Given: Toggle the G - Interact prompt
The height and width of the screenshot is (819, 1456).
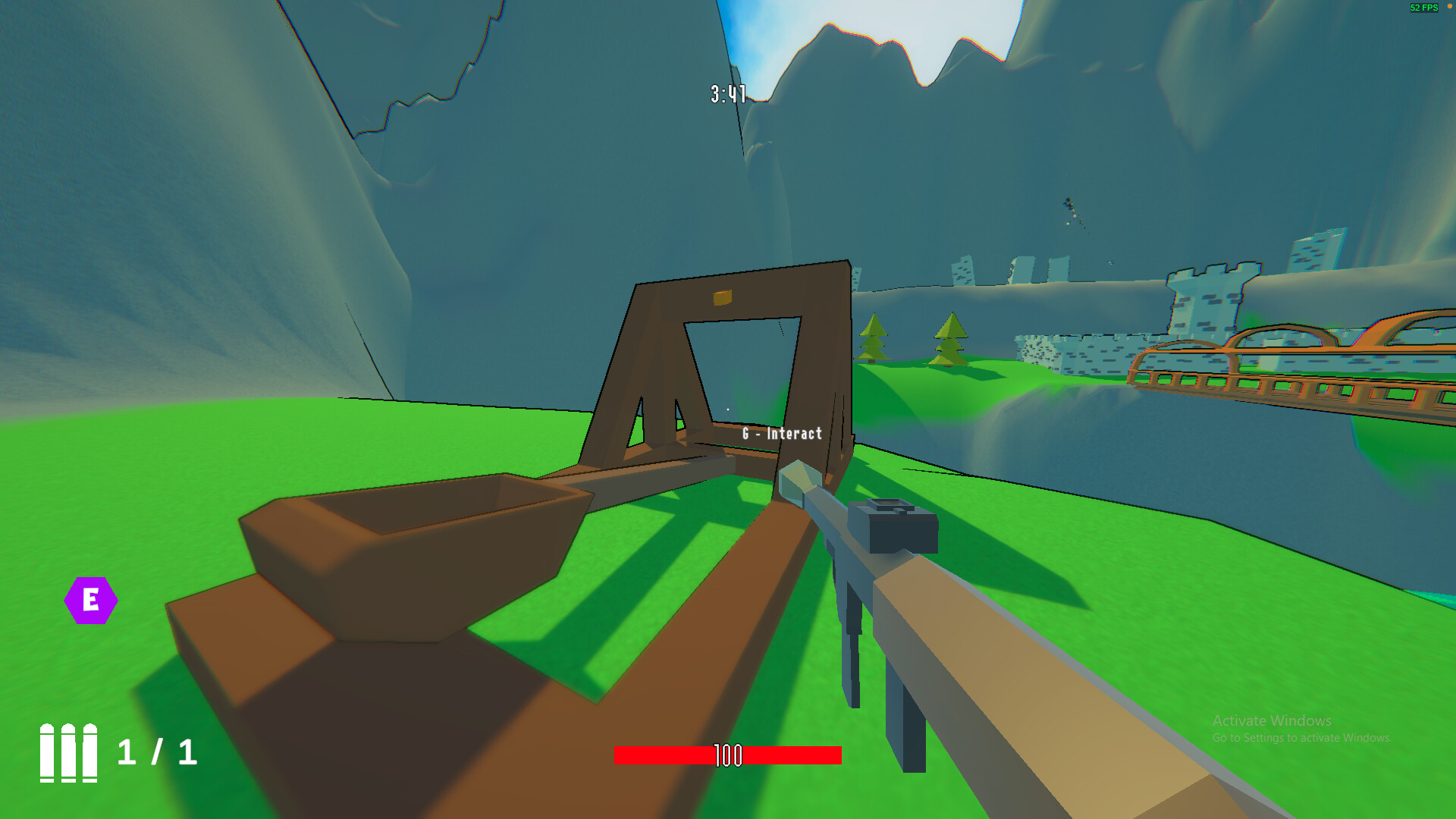Looking at the screenshot, I should click(782, 434).
